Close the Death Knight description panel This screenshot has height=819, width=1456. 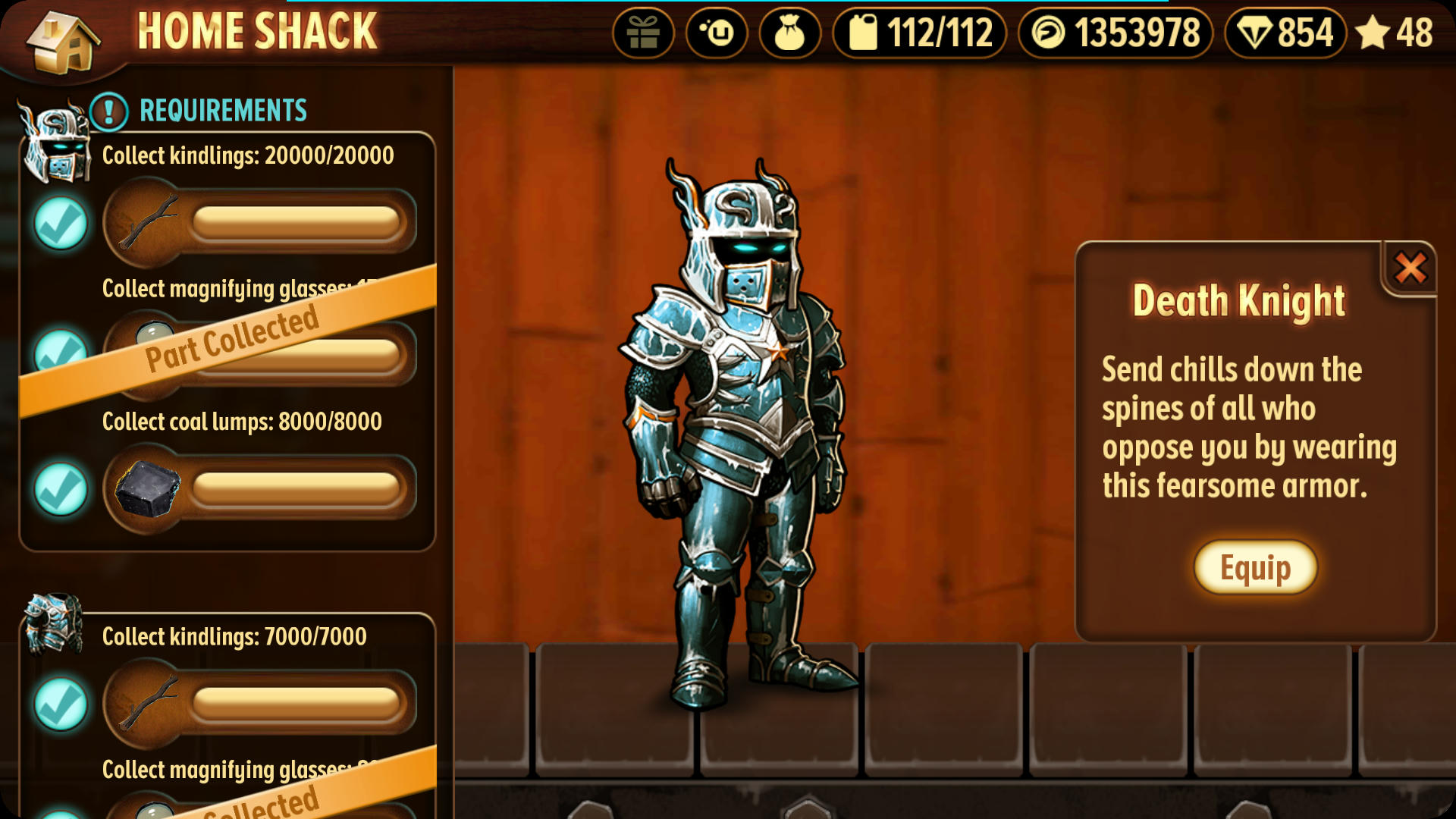(x=1410, y=268)
